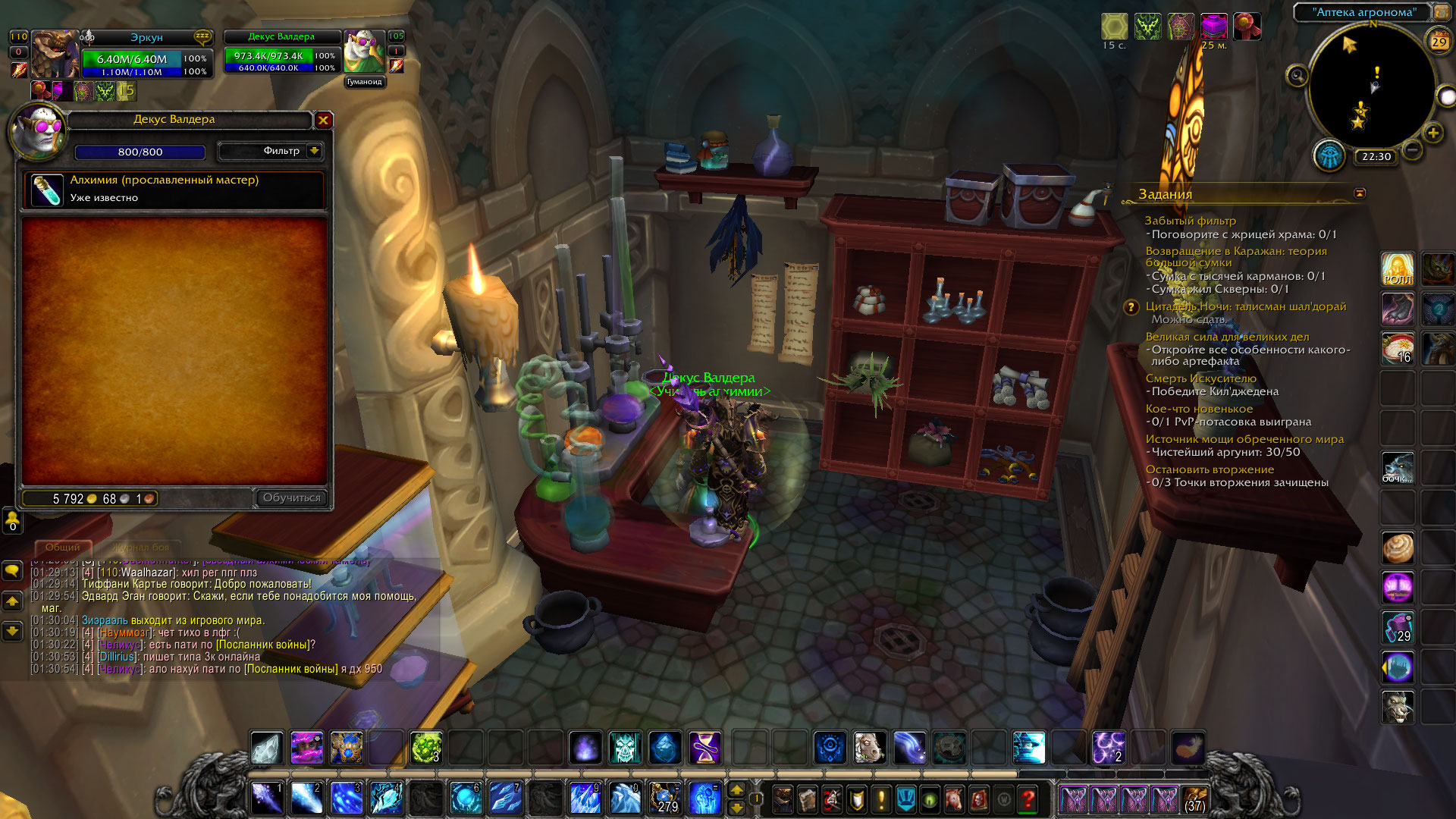The height and width of the screenshot is (819, 1456).
Task: Open the backpack showing 37 free slots
Action: 1194,799
